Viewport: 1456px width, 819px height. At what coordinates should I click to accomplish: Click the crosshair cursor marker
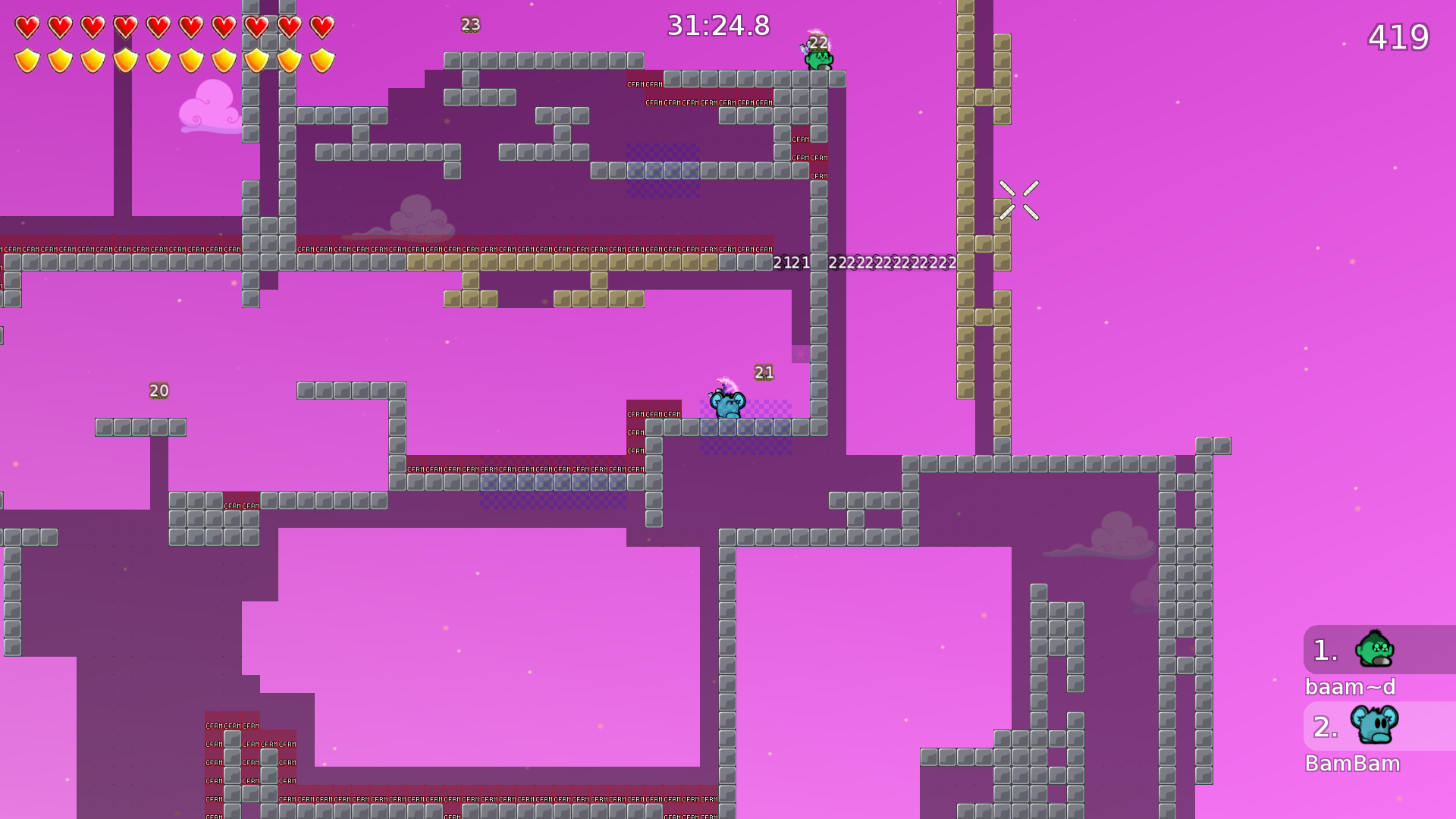[x=1019, y=199]
